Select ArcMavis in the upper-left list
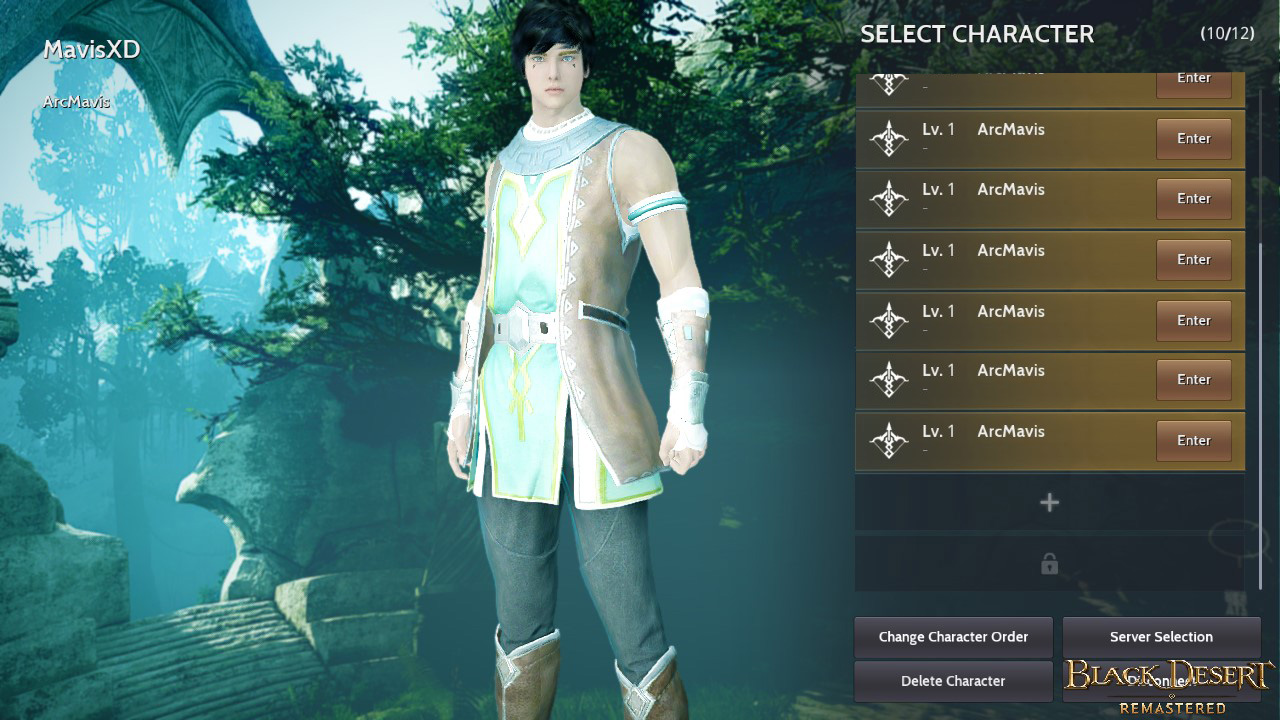 pos(75,102)
